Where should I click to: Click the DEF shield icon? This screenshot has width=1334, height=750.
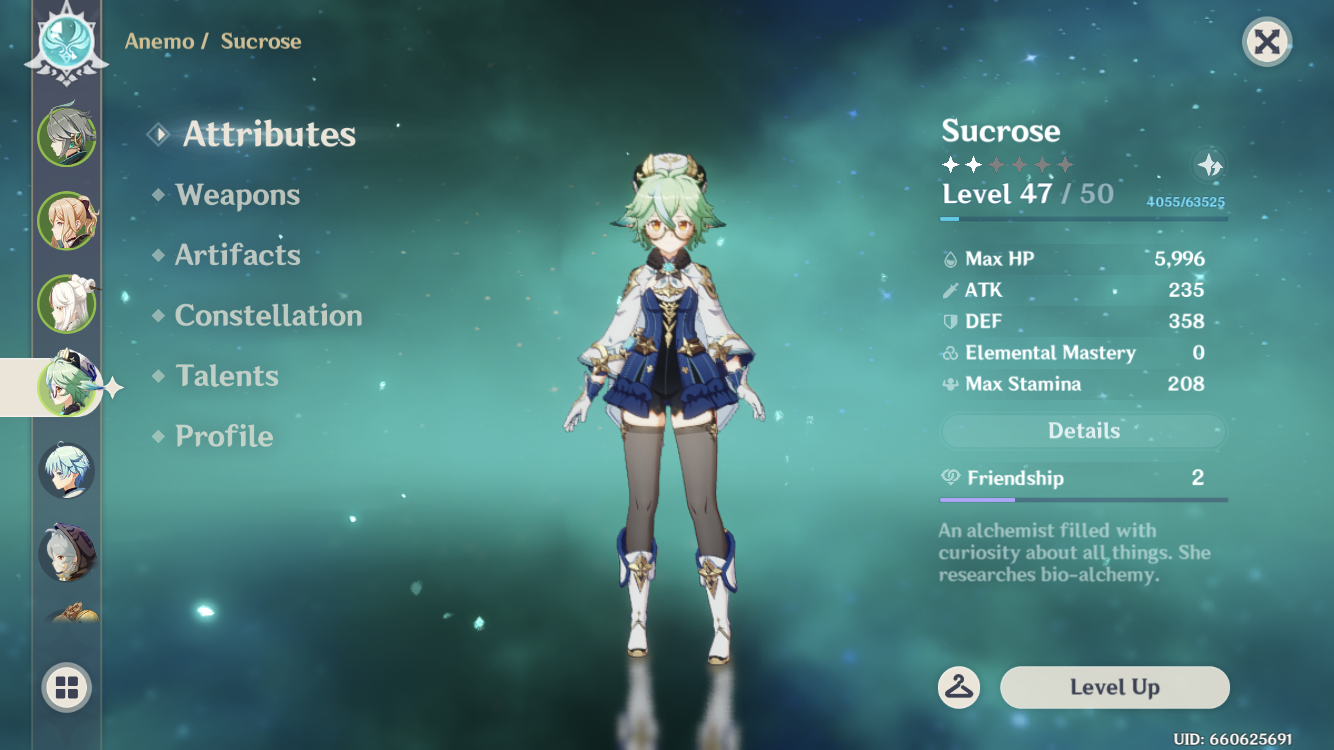coord(948,321)
